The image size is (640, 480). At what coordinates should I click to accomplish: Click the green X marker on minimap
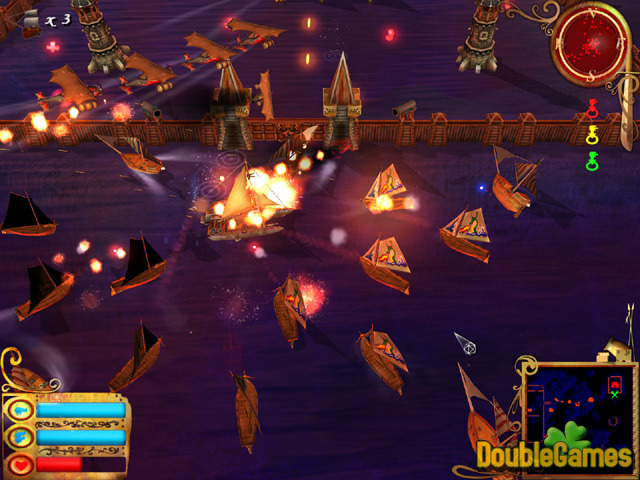pos(614,394)
